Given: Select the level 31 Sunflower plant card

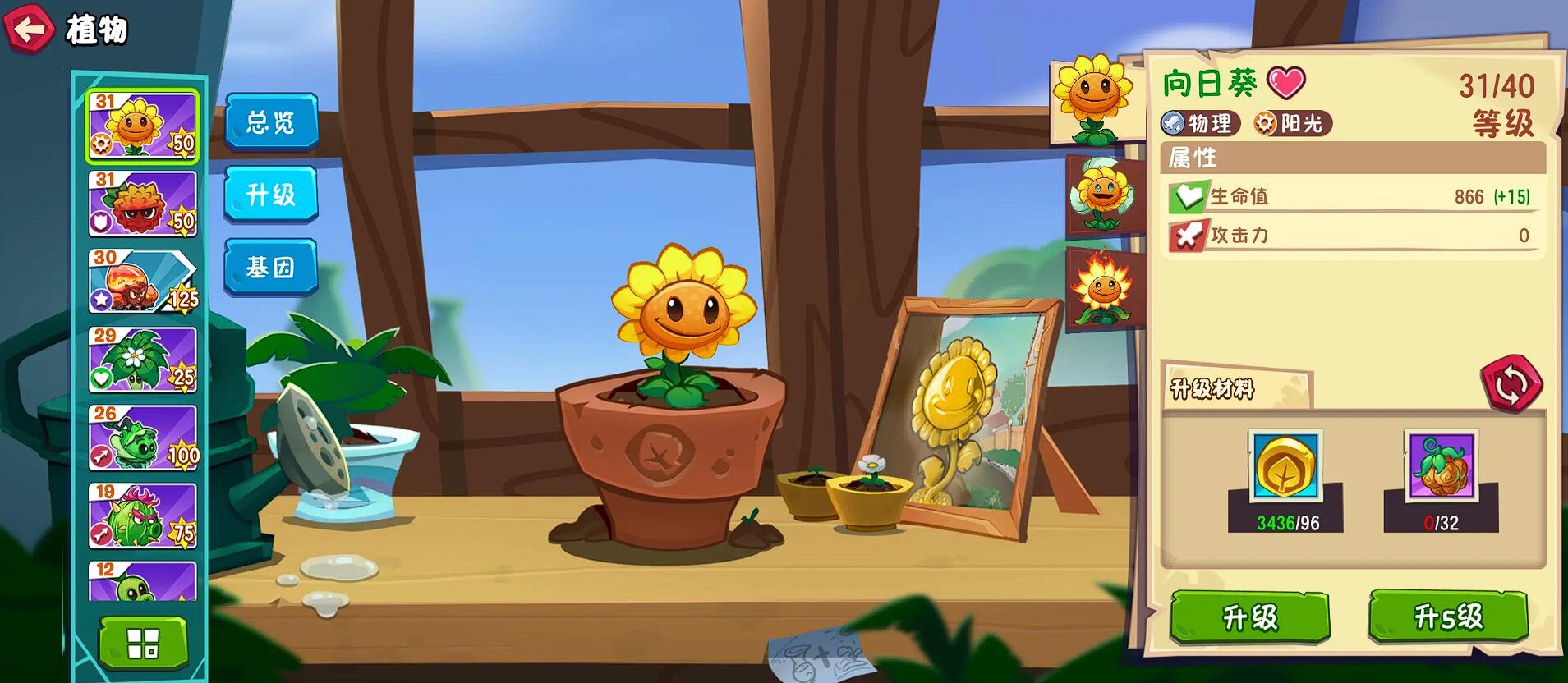Looking at the screenshot, I should 143,125.
